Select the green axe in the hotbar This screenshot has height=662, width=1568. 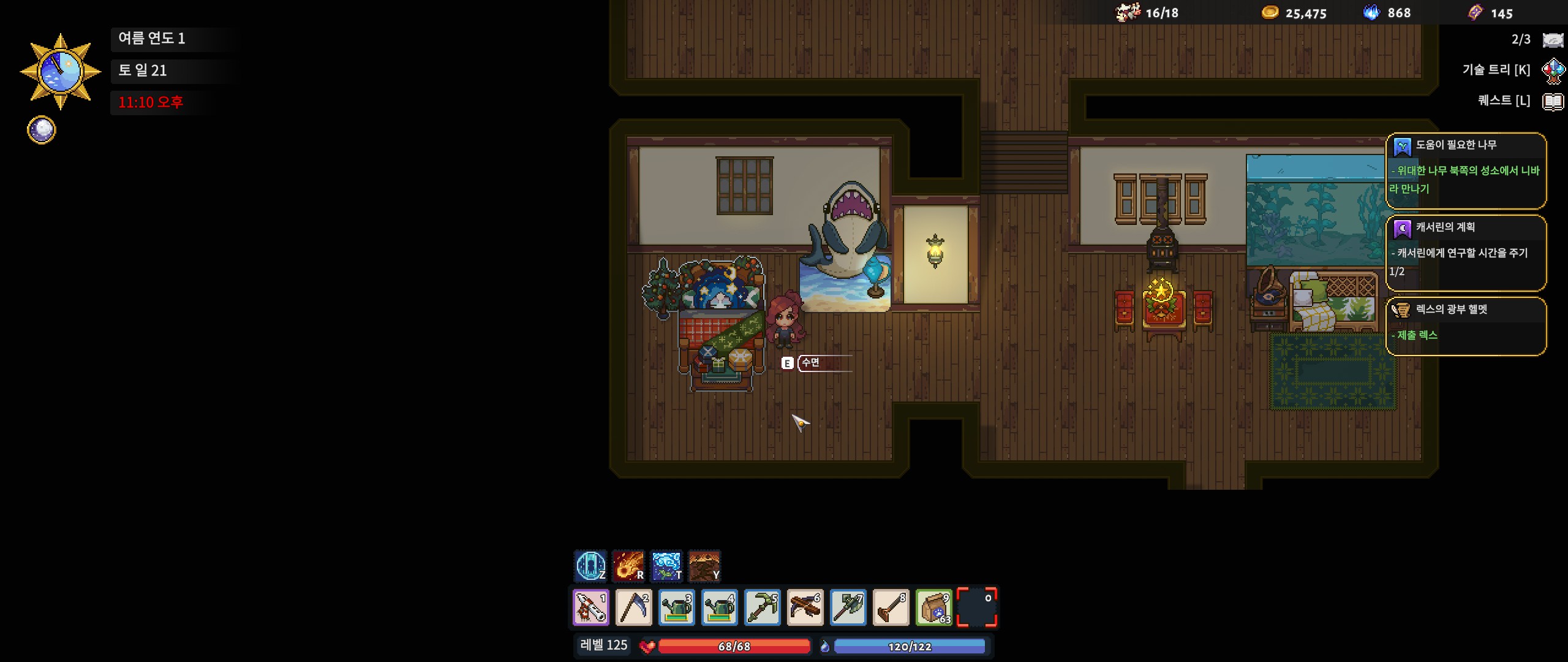[848, 607]
